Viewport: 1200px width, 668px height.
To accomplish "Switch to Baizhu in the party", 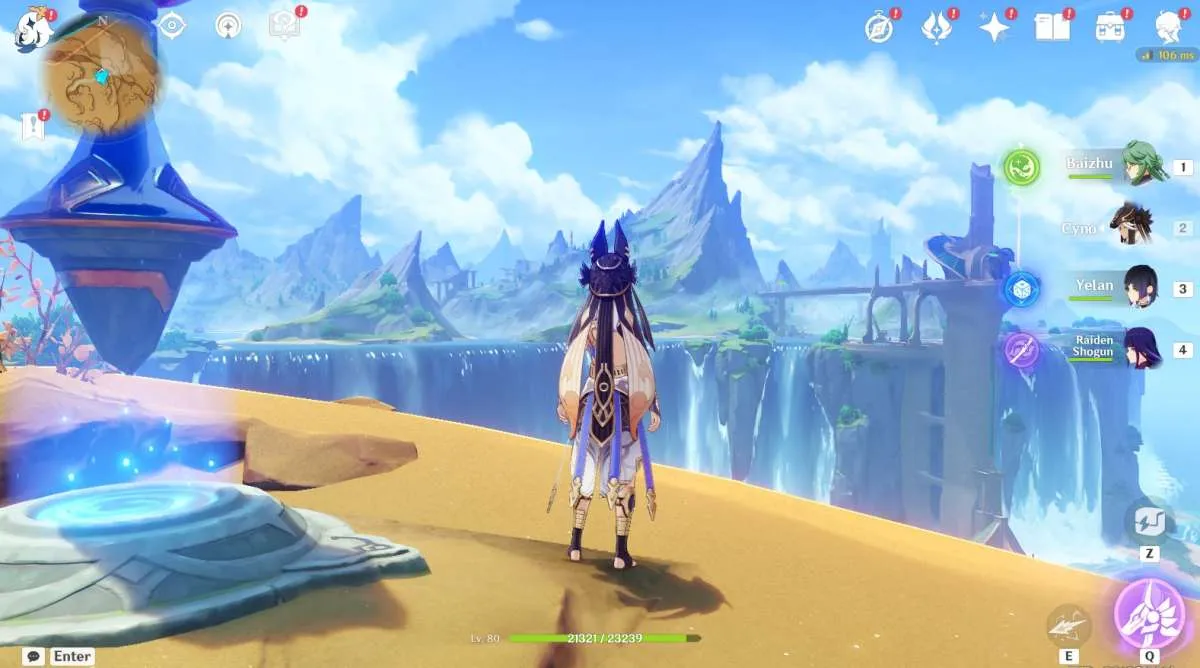I will [1140, 166].
